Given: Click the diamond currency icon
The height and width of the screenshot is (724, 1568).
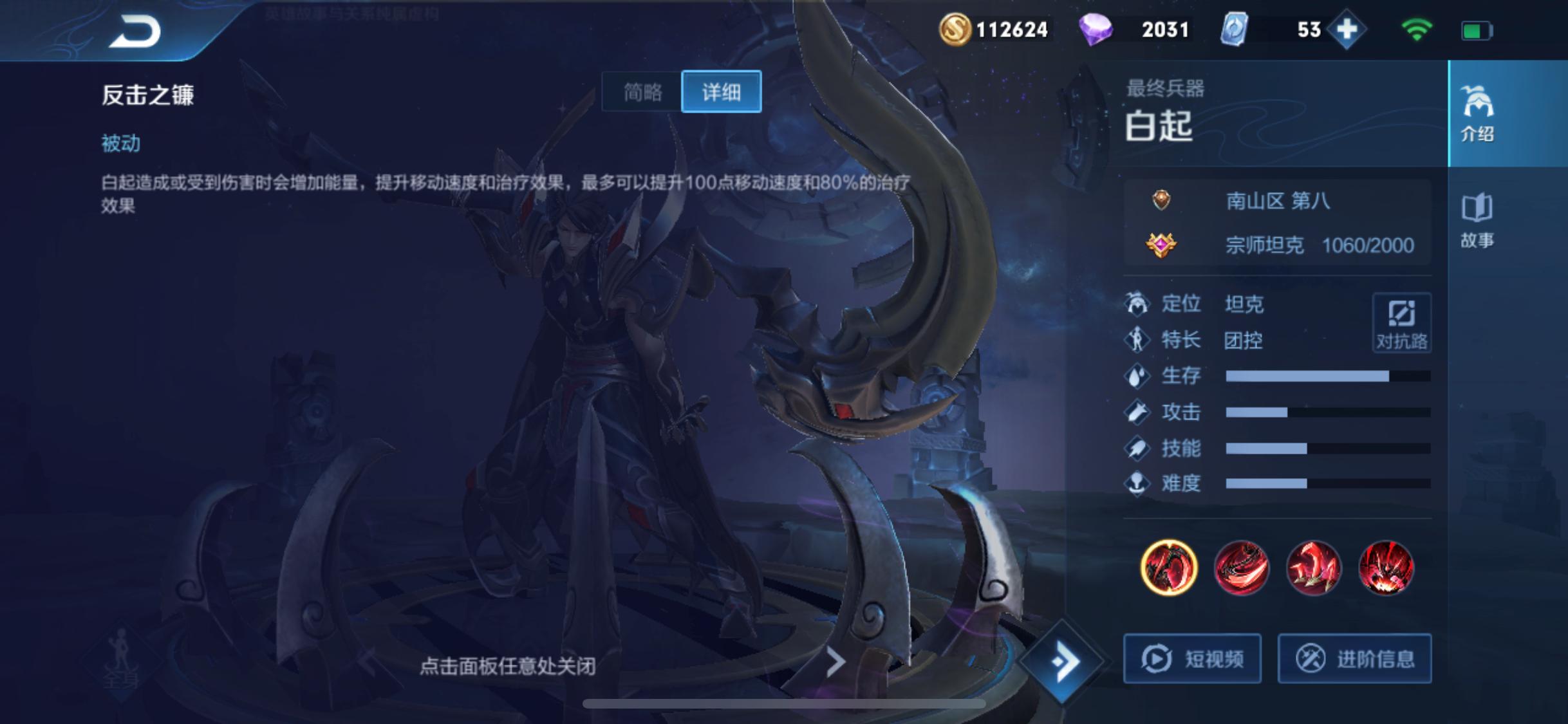Looking at the screenshot, I should pos(1097,29).
